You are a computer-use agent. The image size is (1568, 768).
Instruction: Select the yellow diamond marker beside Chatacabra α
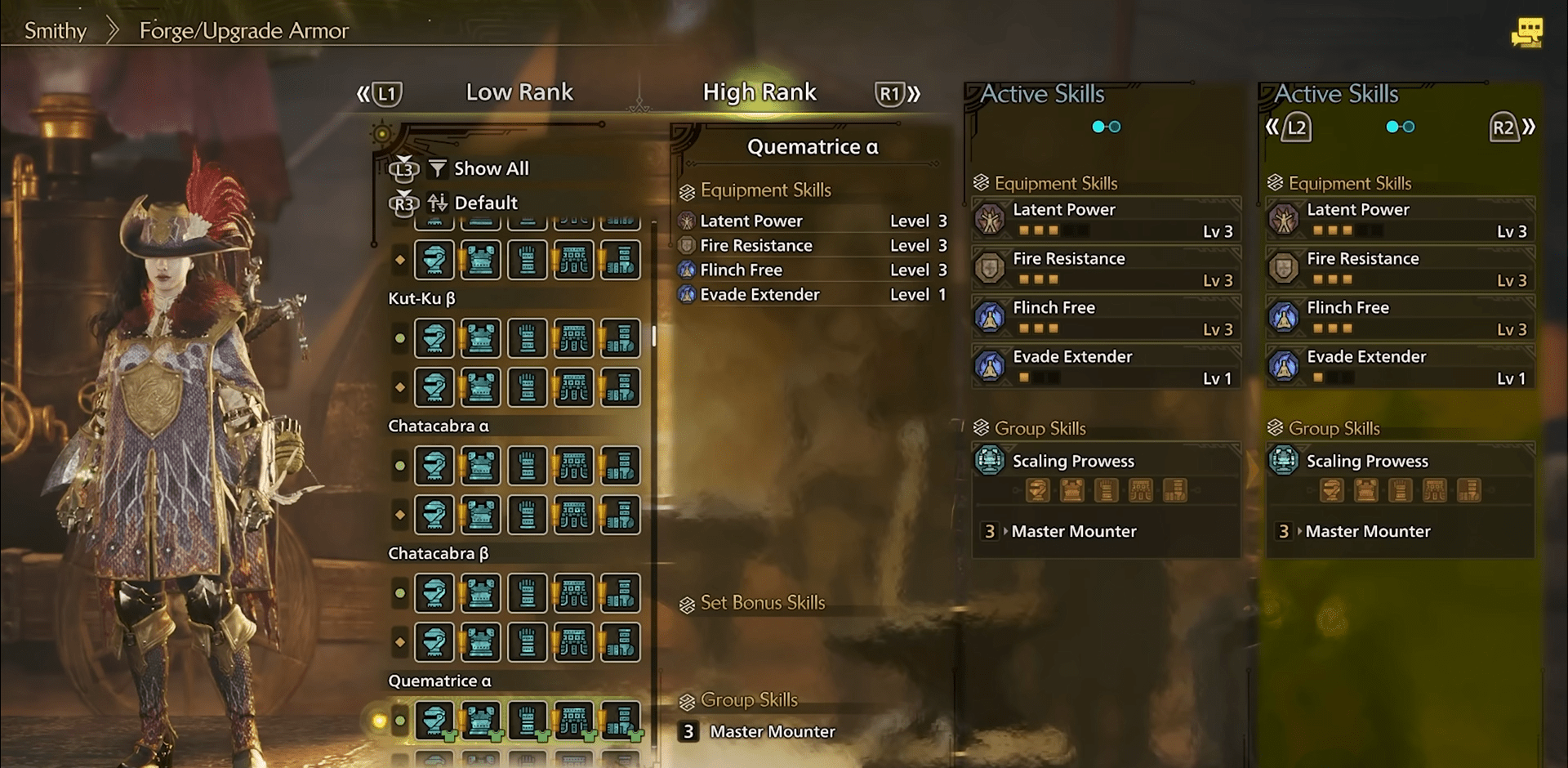point(399,515)
